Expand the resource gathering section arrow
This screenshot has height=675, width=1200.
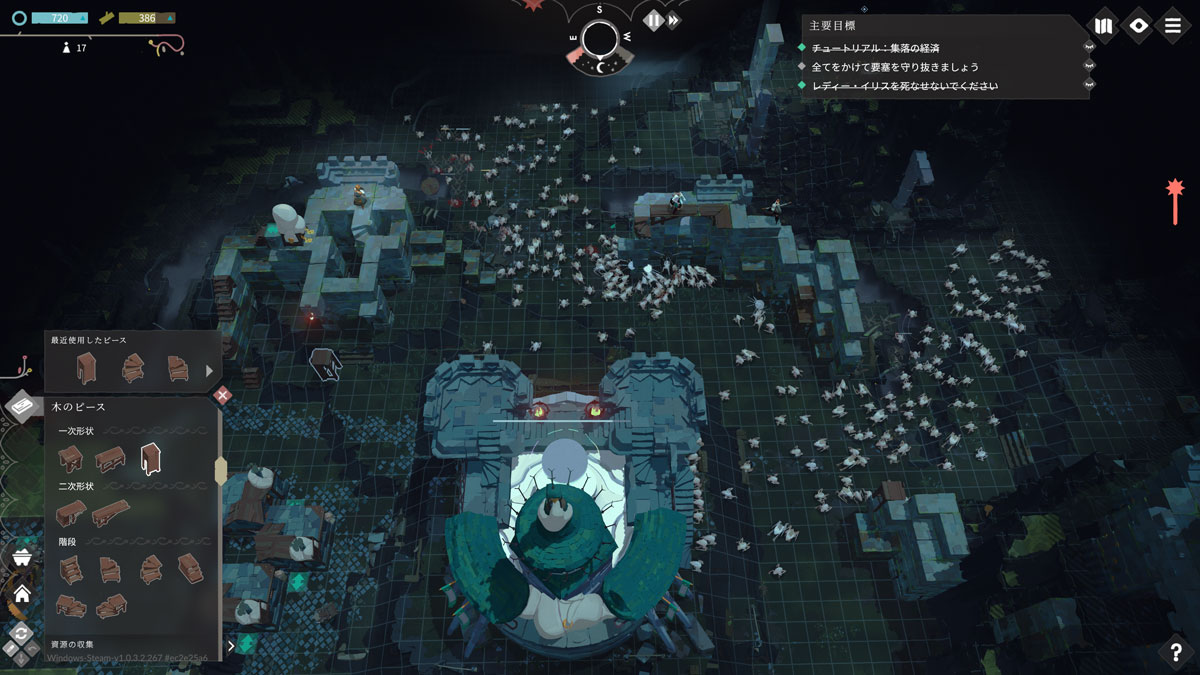pyautogui.click(x=231, y=646)
